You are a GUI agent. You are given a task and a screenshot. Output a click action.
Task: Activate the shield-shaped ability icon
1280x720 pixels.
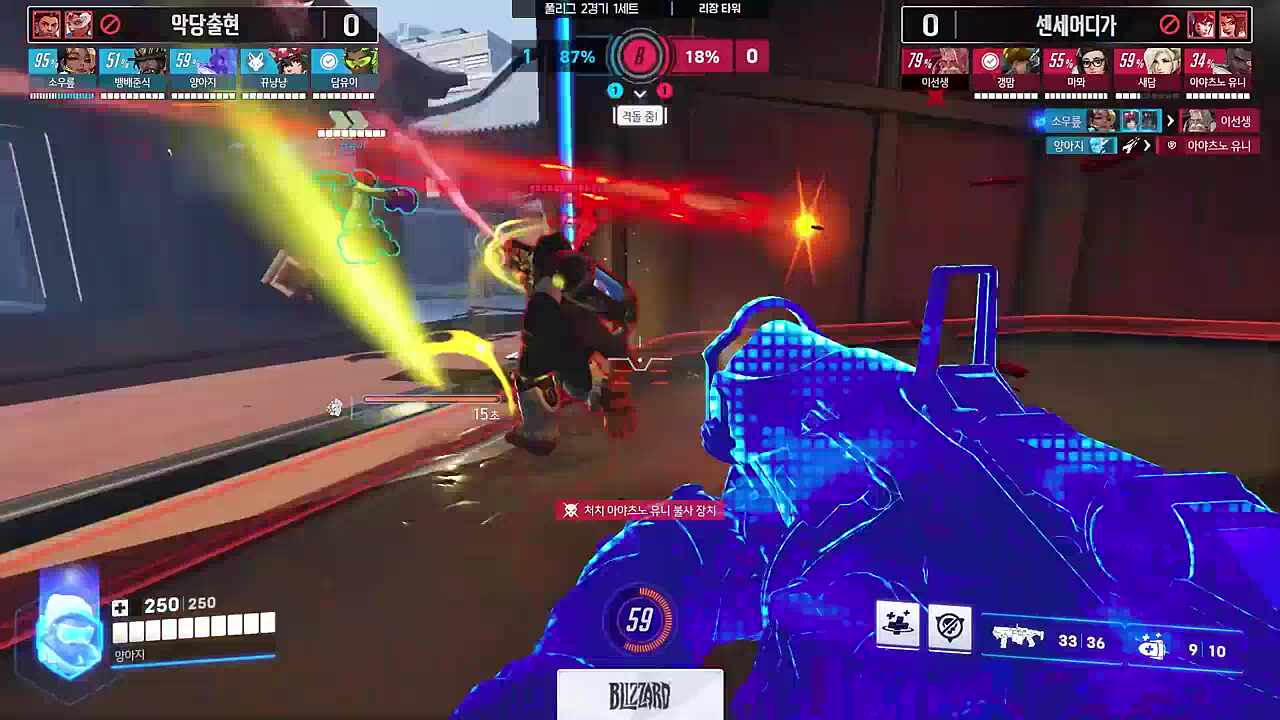coord(949,627)
